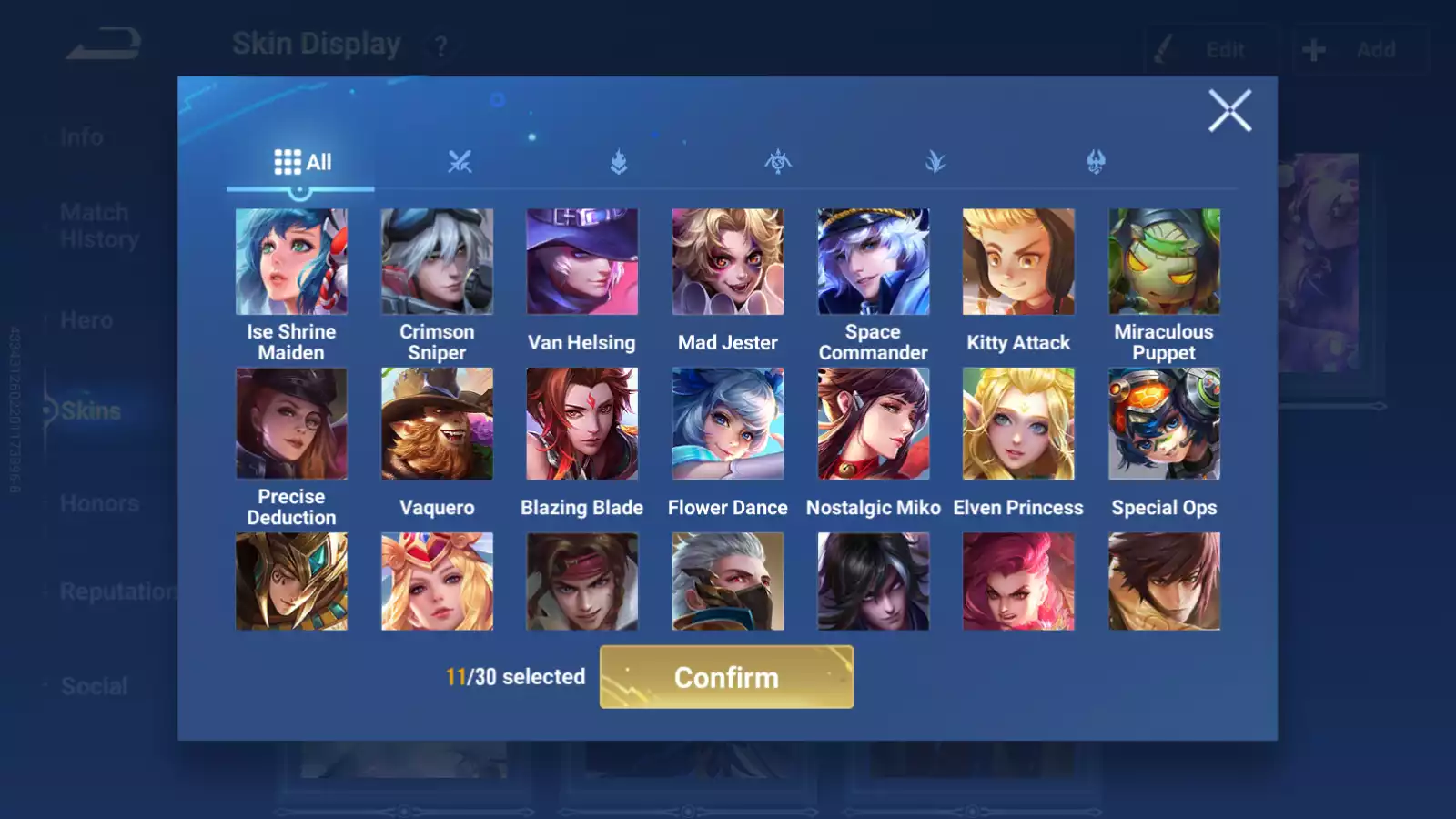Choose the Space Commander skin
Viewport: 1456px width, 819px height.
[874, 262]
